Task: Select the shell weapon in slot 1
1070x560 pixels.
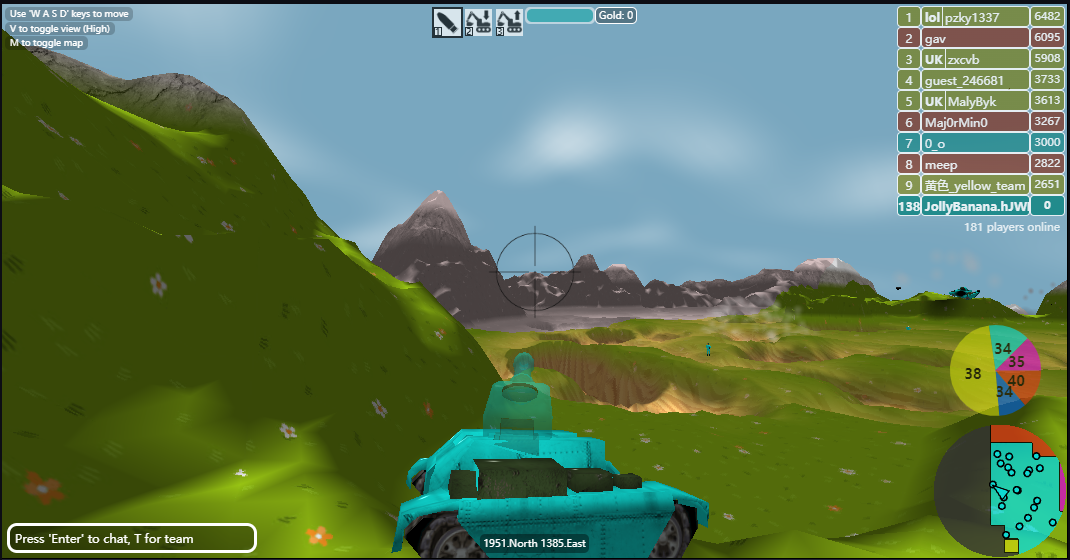Action: point(447,21)
